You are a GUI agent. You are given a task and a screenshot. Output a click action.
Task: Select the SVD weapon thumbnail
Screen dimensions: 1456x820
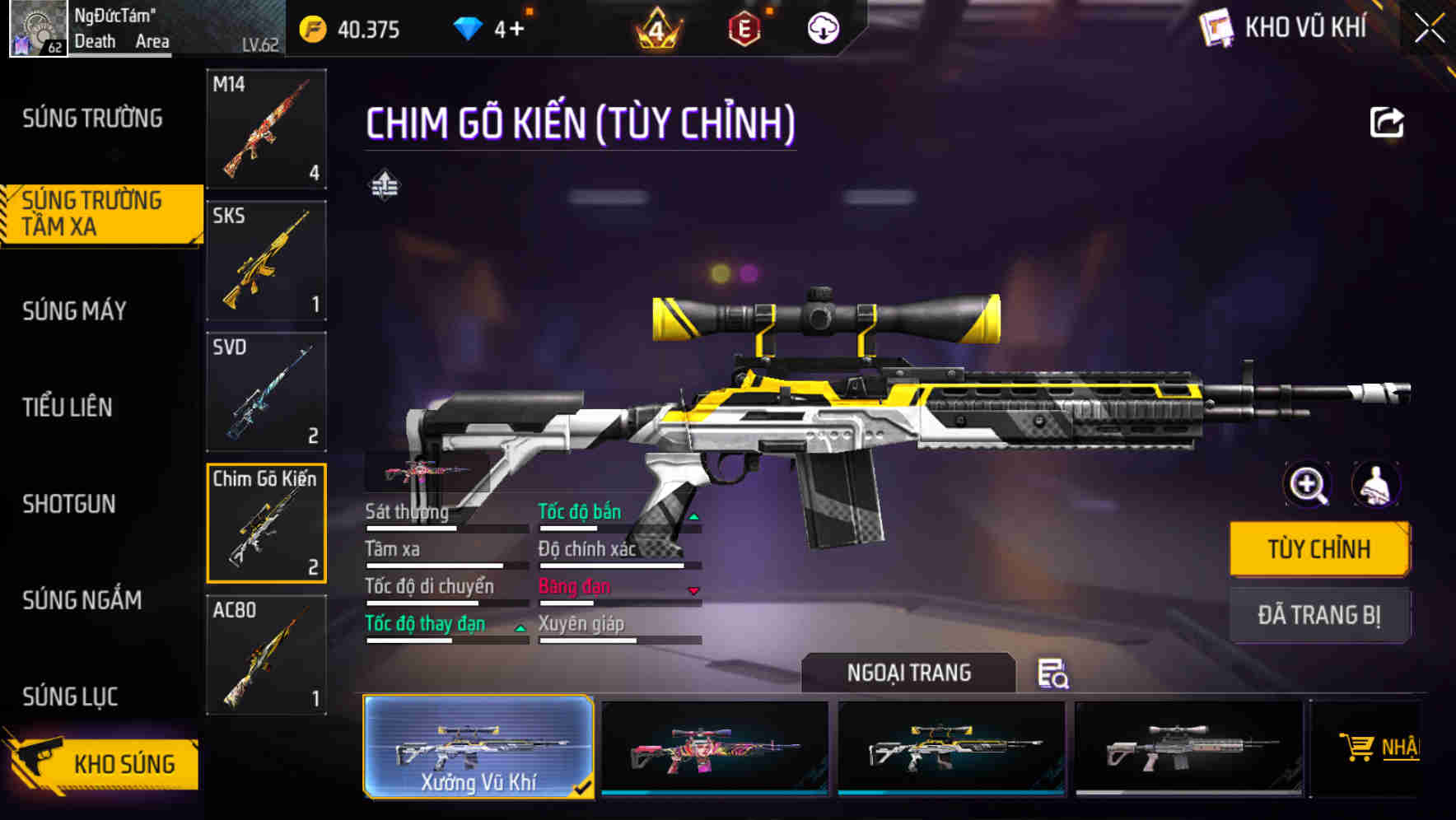[x=265, y=392]
